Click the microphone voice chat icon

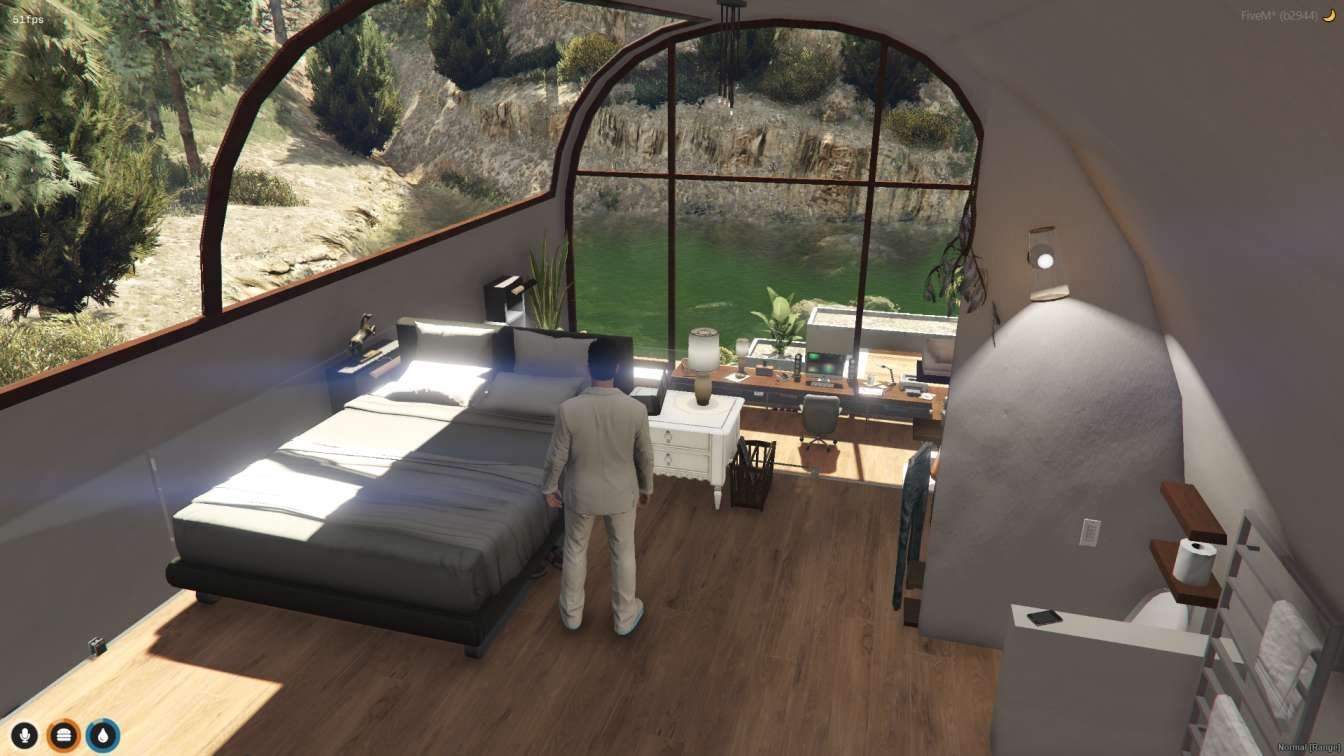coord(23,733)
